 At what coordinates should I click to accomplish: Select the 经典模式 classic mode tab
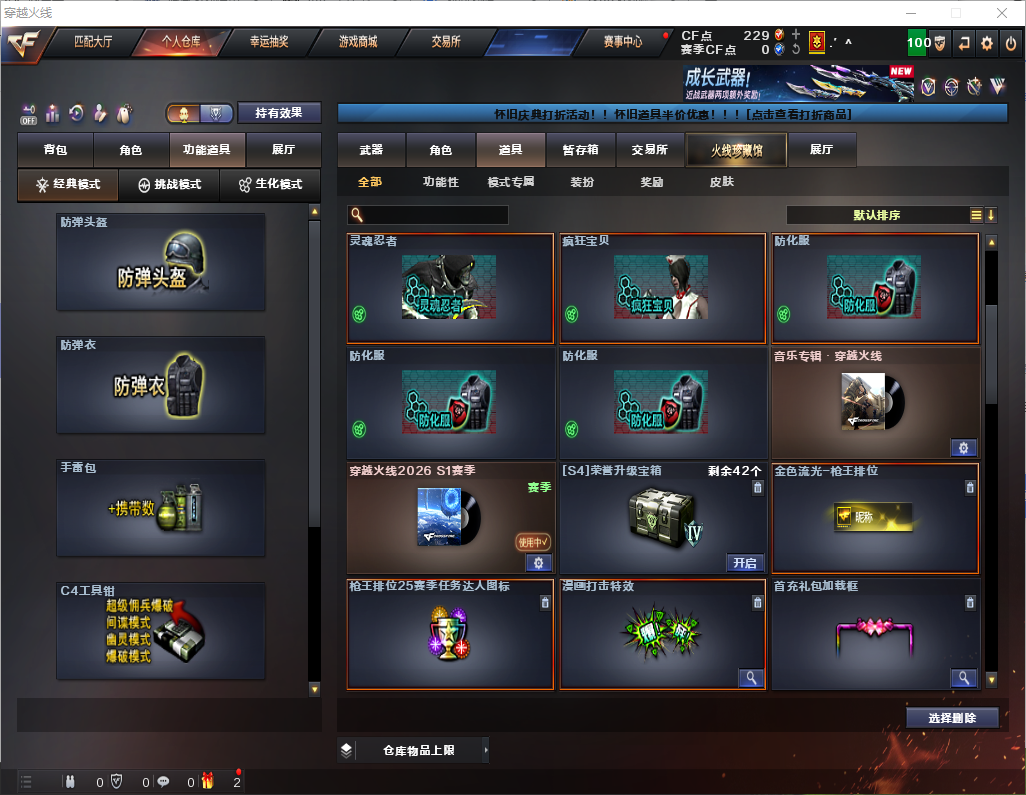pos(68,185)
